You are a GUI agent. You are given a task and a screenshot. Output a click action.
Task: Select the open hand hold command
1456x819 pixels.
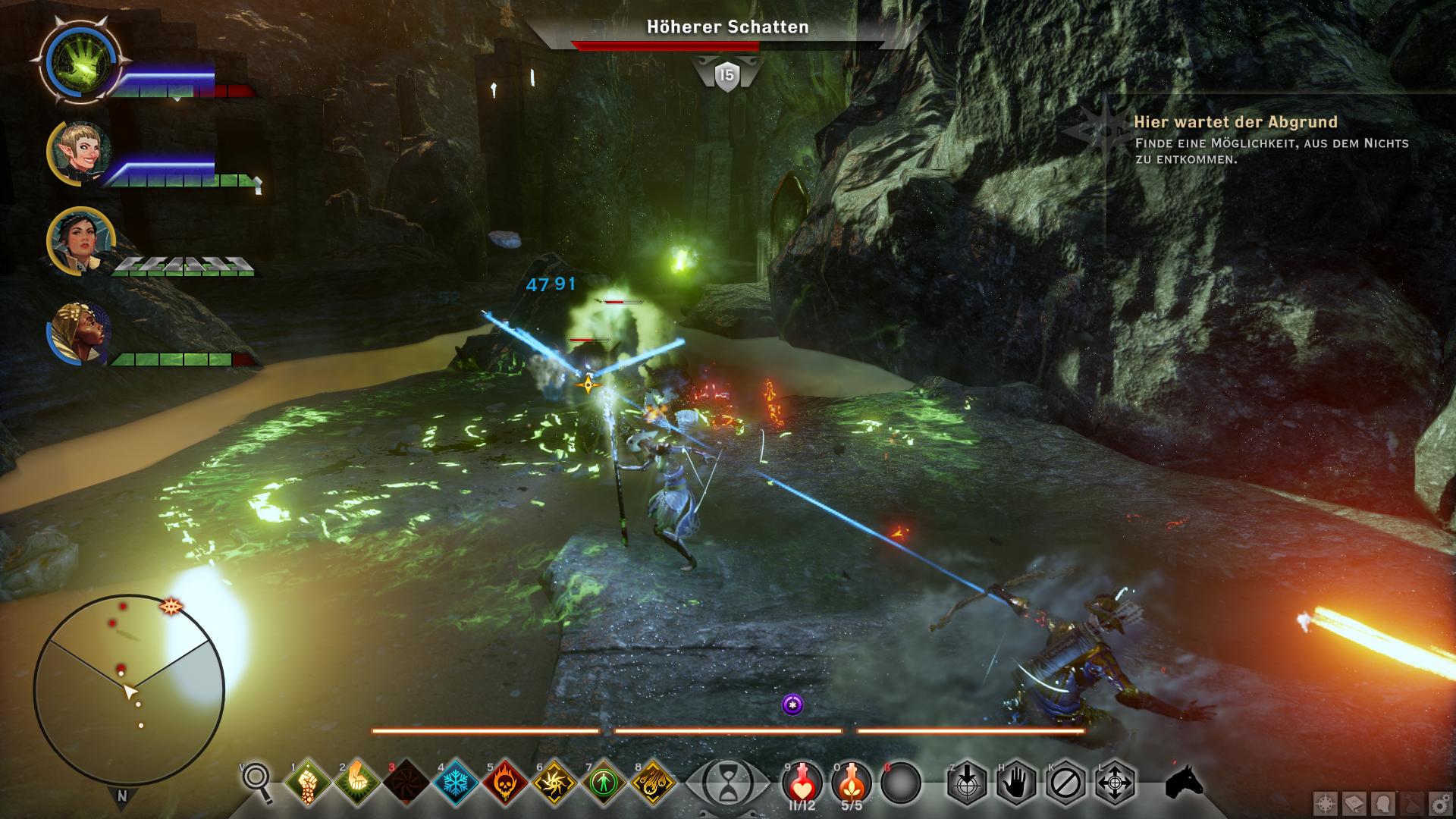(1016, 782)
